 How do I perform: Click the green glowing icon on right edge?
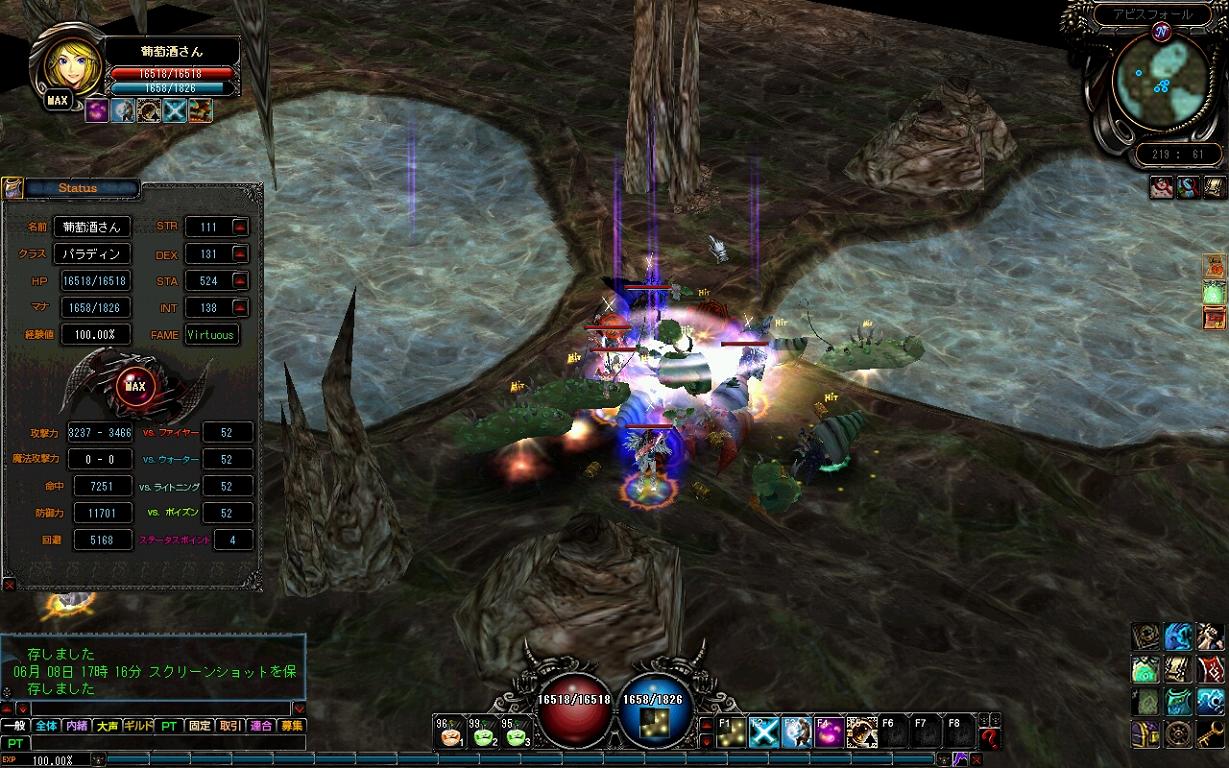tap(1215, 293)
